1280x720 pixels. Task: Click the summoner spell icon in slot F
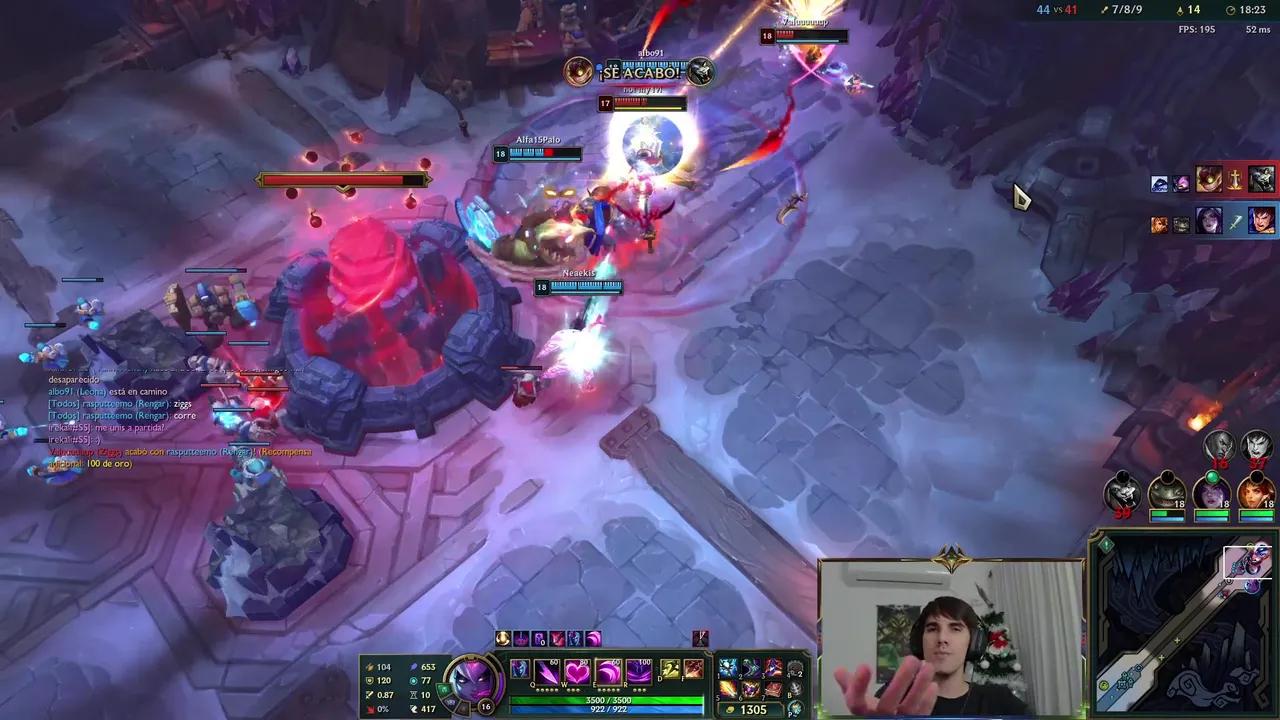pos(693,670)
